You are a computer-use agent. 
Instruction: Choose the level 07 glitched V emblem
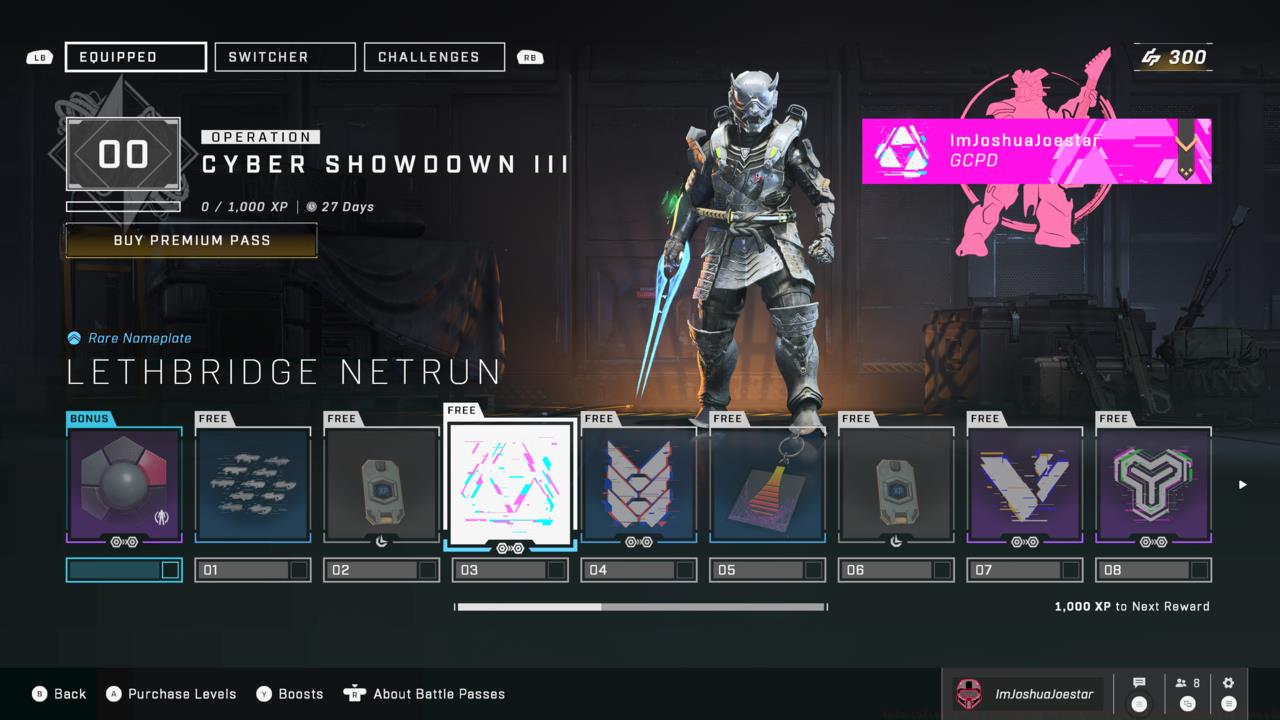pos(1025,485)
